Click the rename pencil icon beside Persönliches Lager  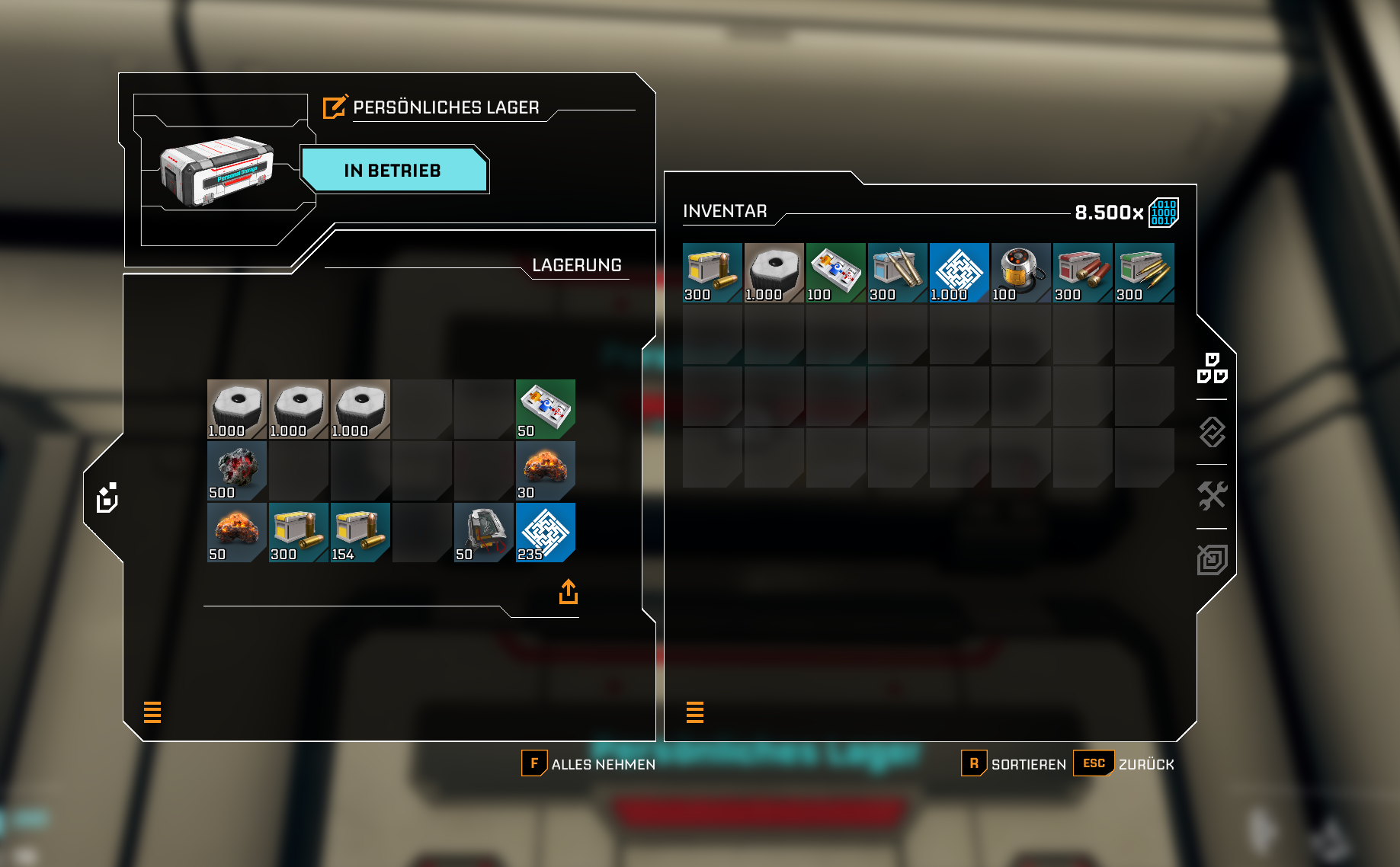pyautogui.click(x=335, y=107)
